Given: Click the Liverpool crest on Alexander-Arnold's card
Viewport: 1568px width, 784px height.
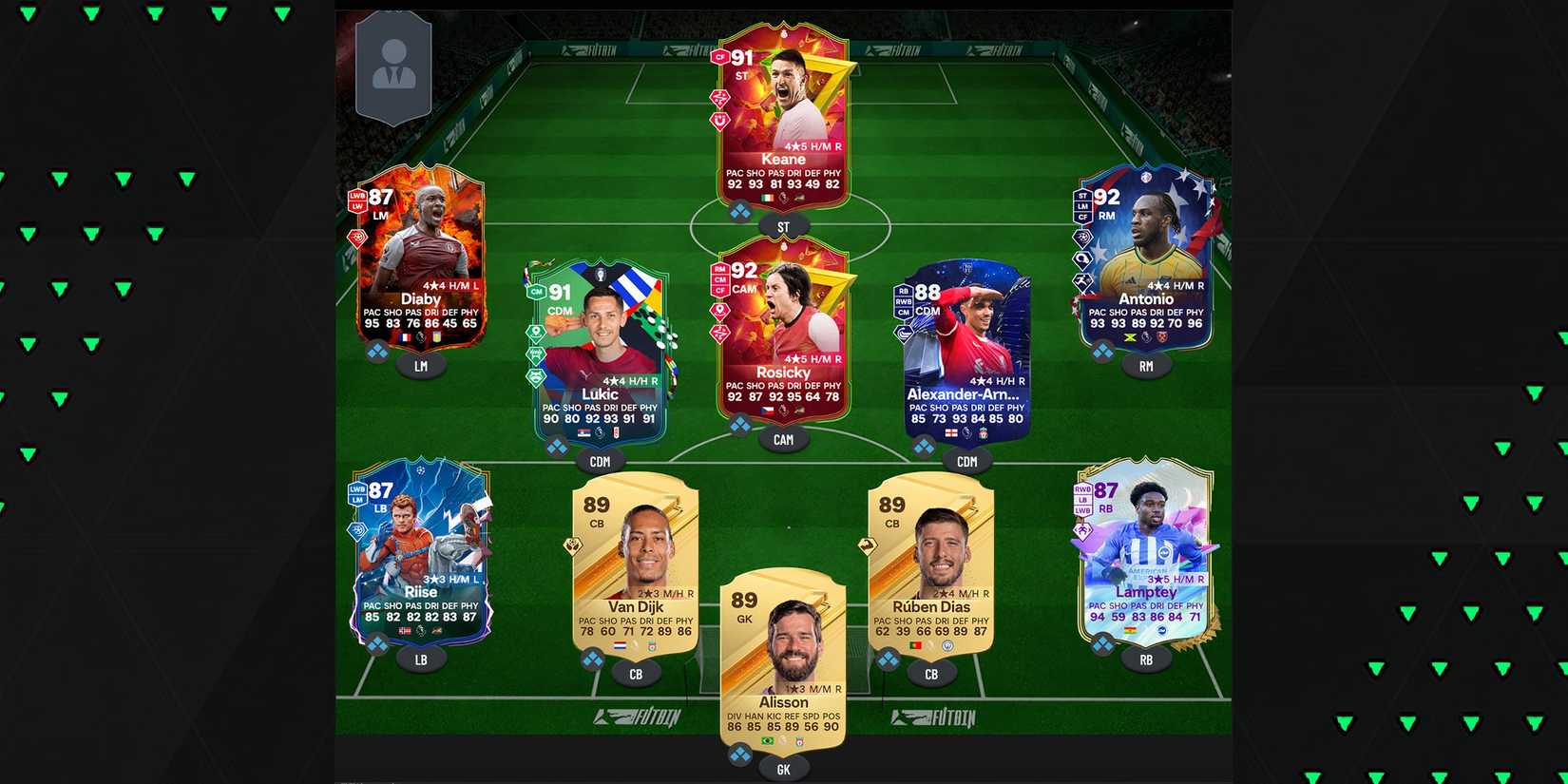Looking at the screenshot, I should click(x=983, y=433).
